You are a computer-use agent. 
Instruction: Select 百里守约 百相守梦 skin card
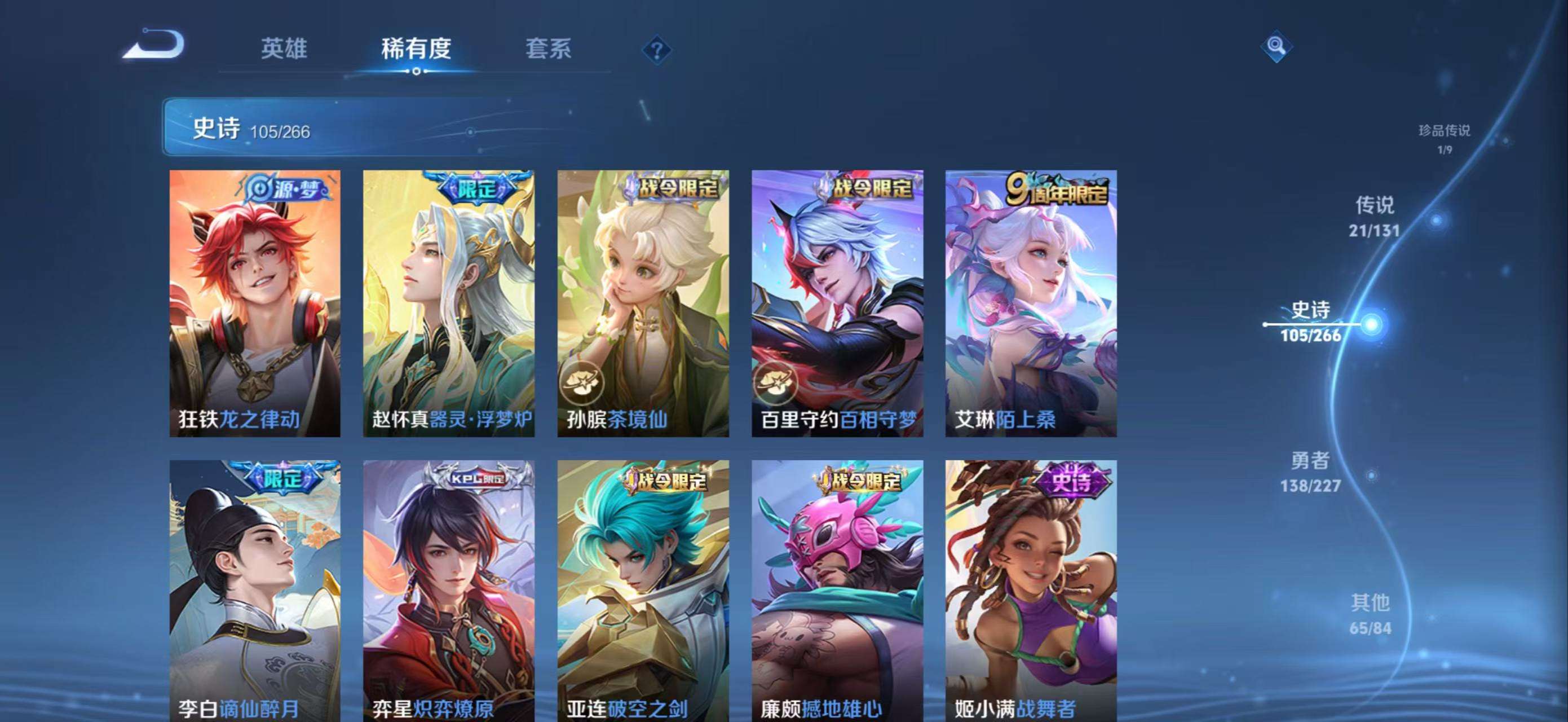837,303
